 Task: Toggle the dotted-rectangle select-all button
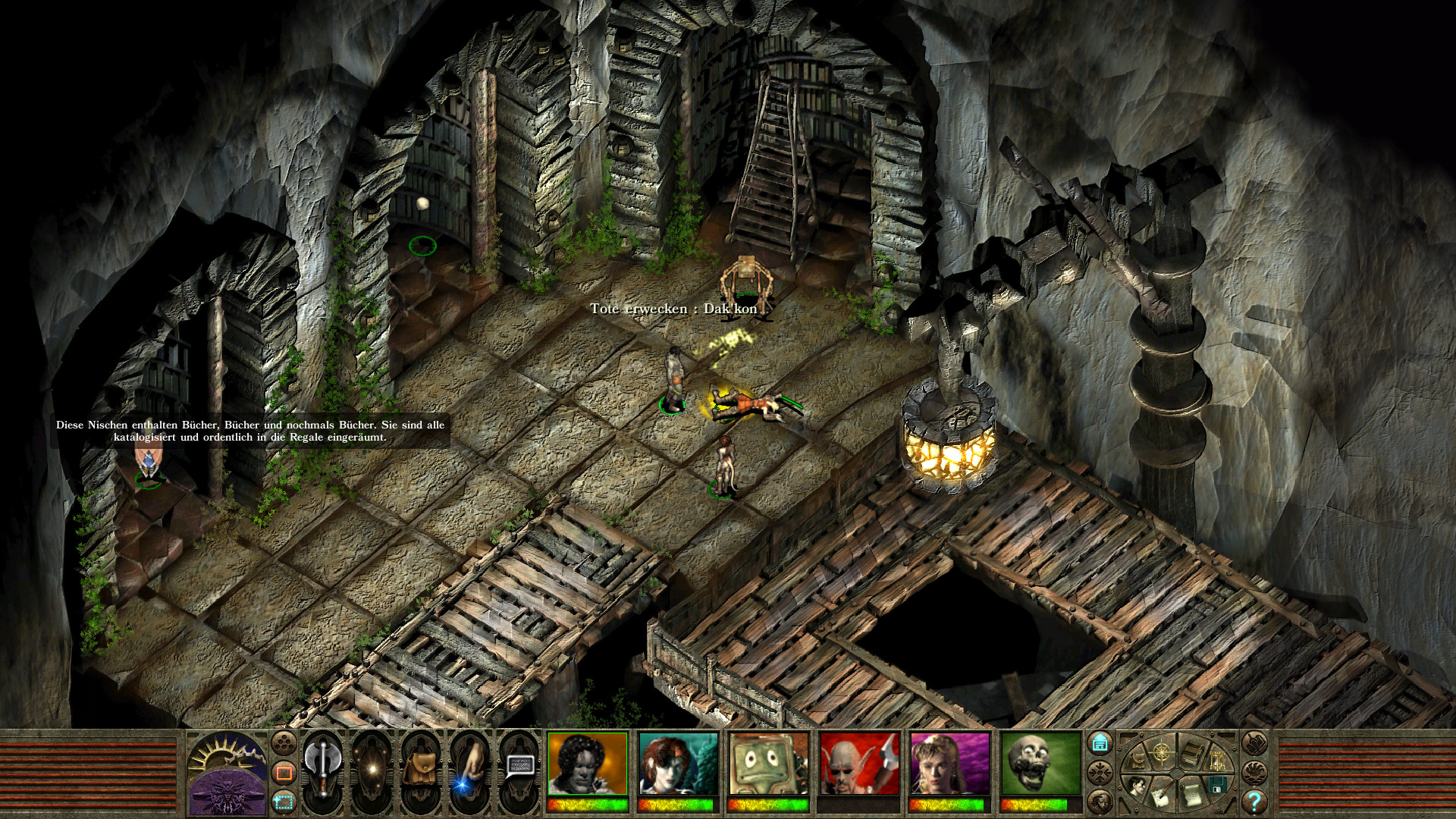(x=284, y=800)
